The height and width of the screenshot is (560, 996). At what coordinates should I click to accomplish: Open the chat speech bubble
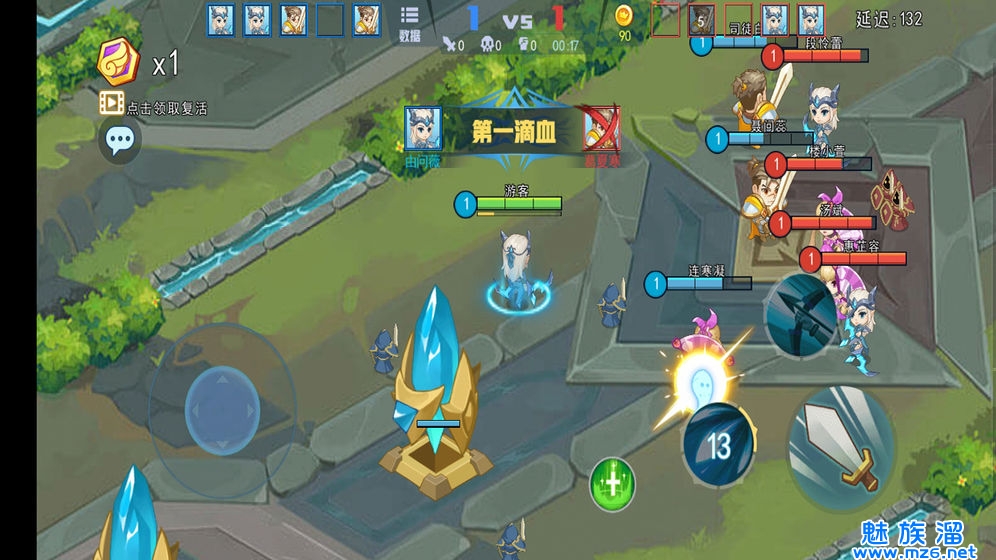[120, 141]
